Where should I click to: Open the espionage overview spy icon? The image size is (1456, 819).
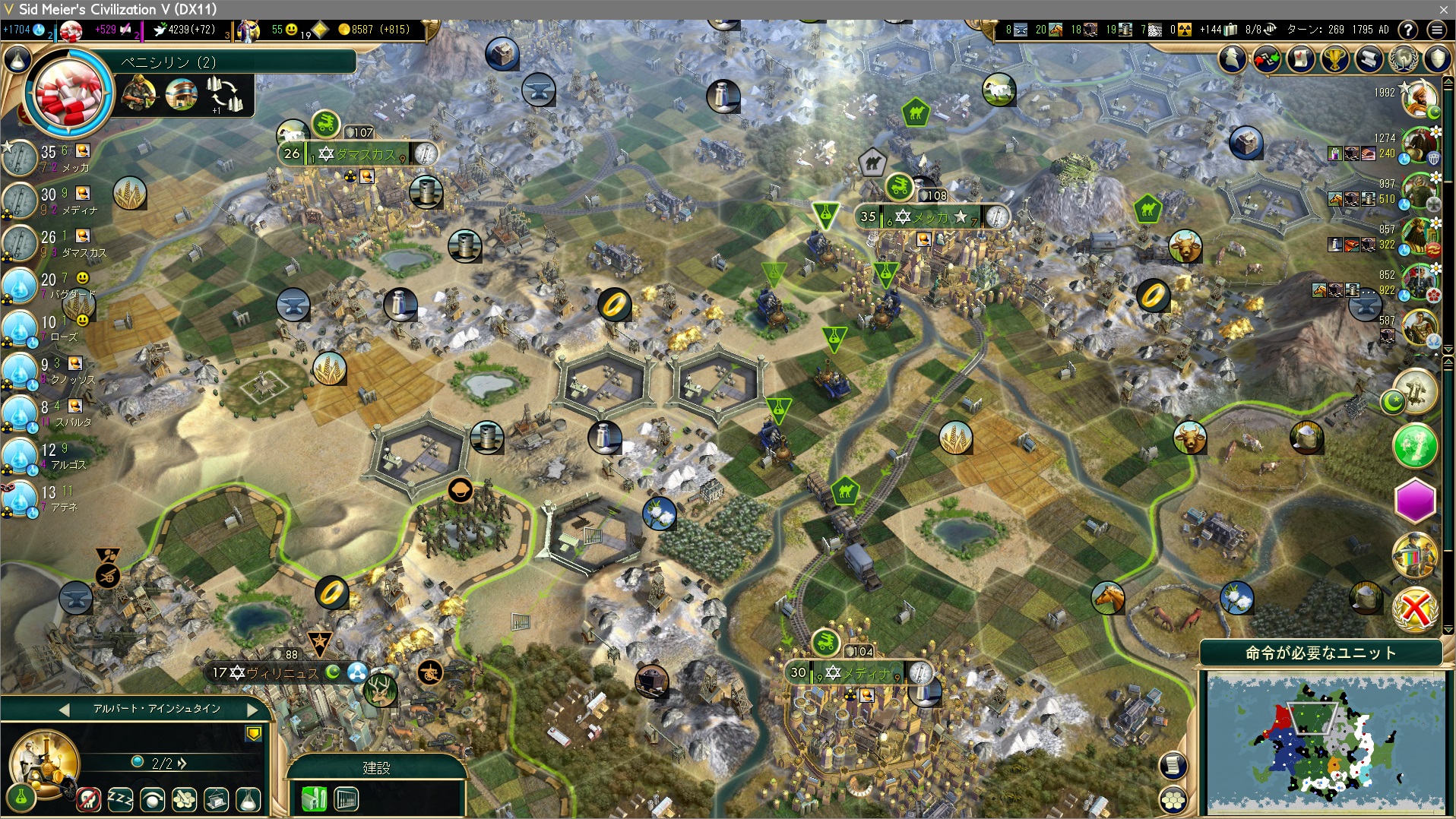coord(1233,58)
